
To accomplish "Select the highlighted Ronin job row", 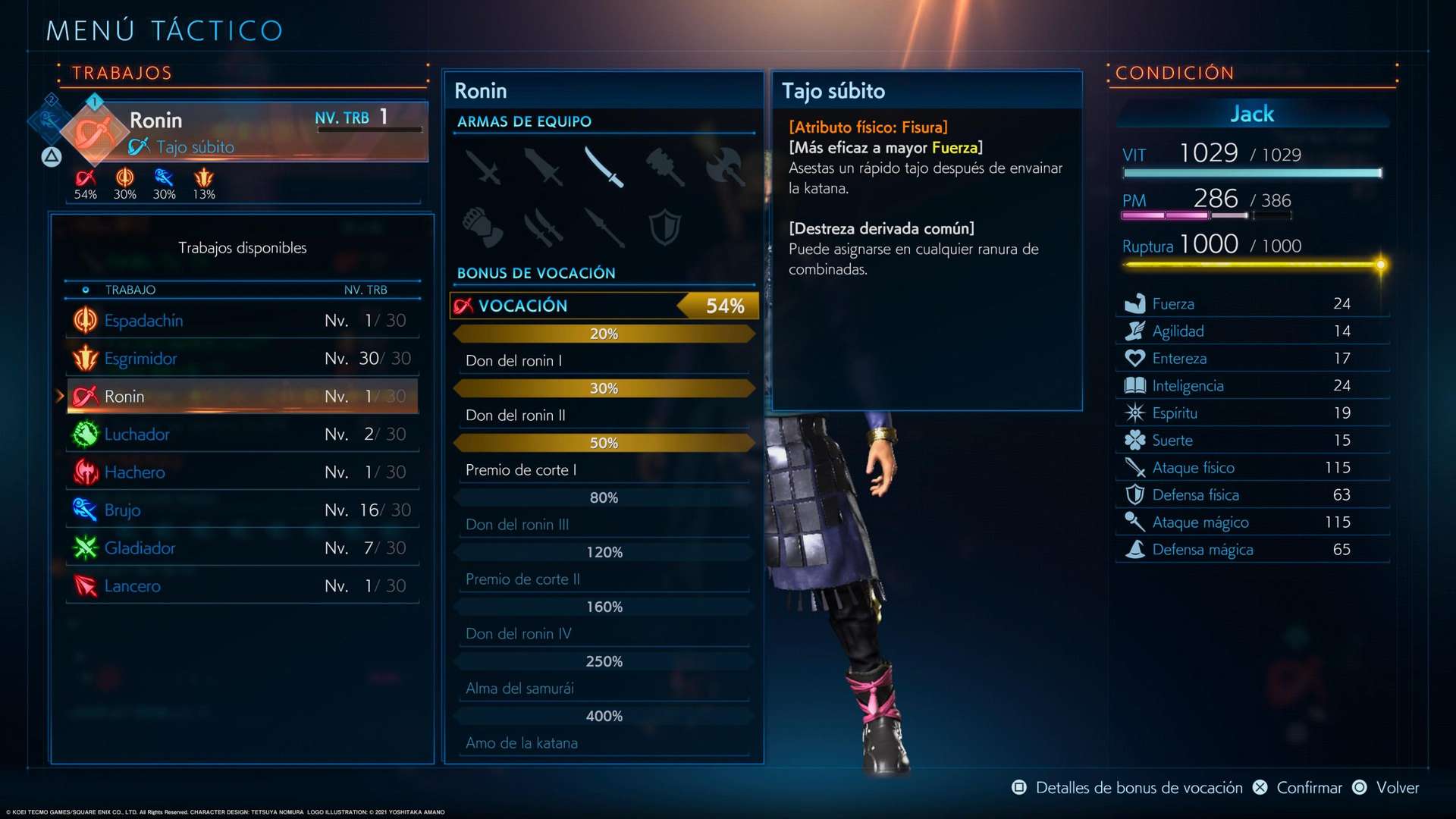I will [243, 397].
